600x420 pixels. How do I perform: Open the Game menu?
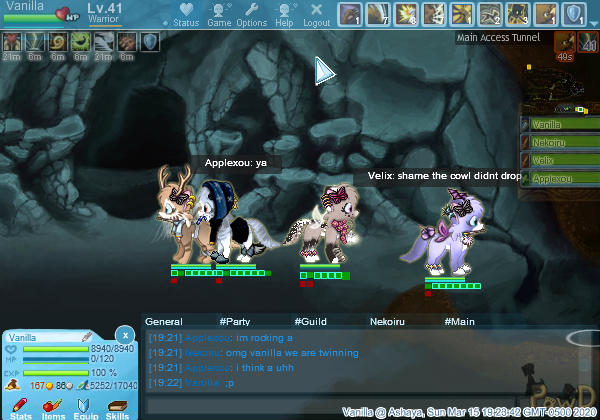219,16
